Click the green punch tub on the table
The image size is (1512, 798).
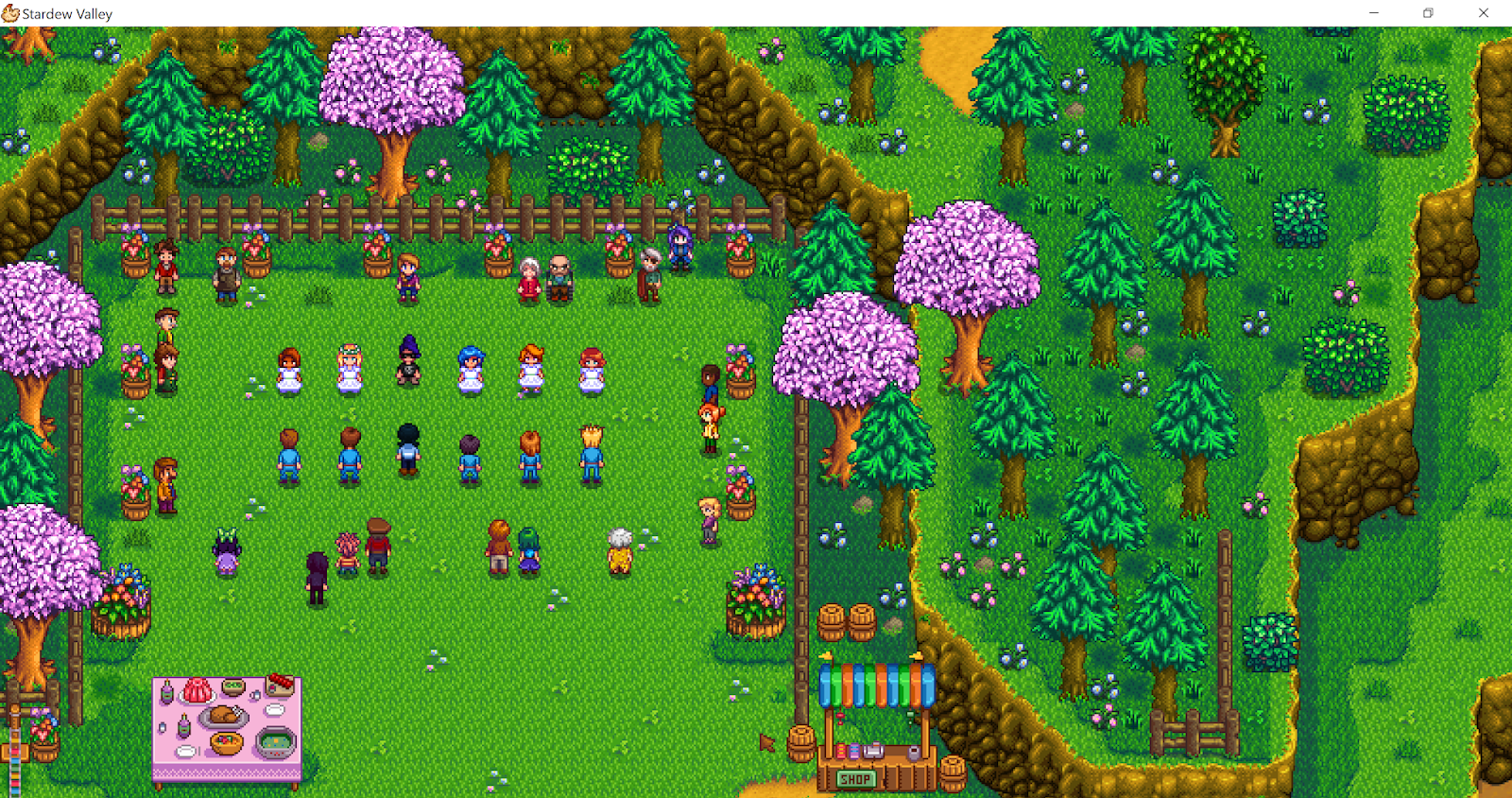pos(277,742)
